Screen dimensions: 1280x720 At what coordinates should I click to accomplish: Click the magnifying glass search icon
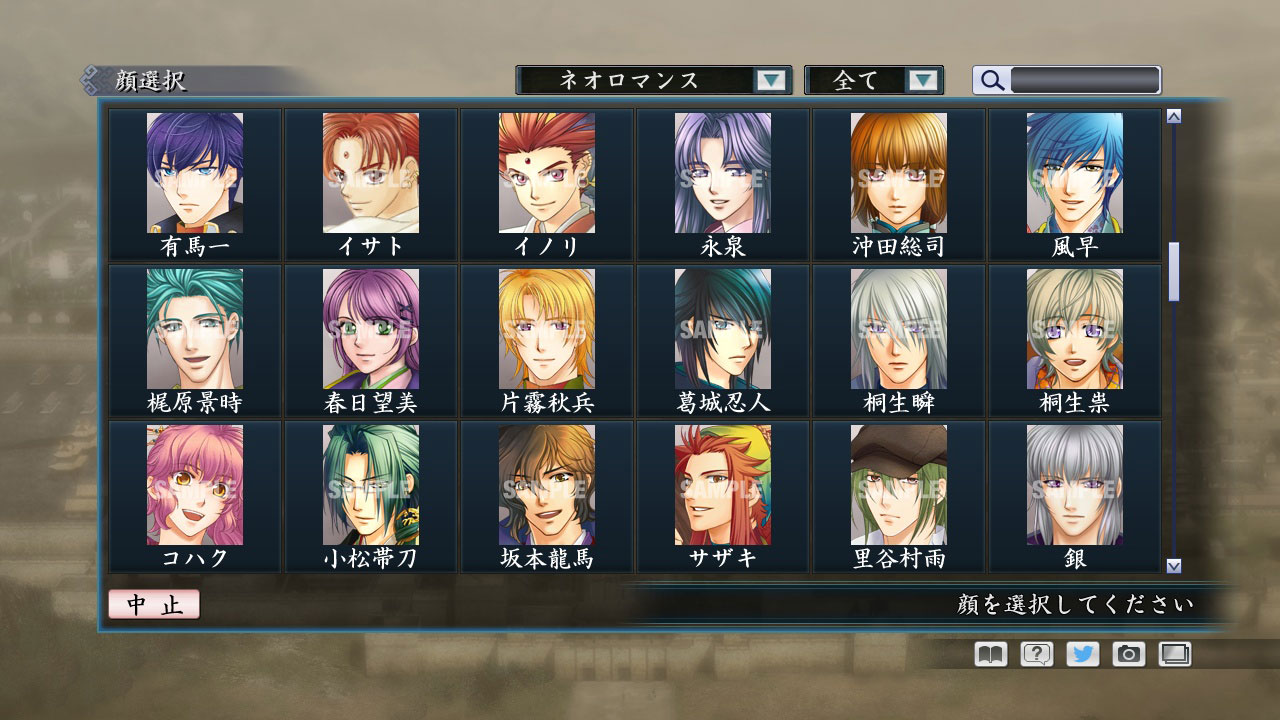[x=990, y=80]
